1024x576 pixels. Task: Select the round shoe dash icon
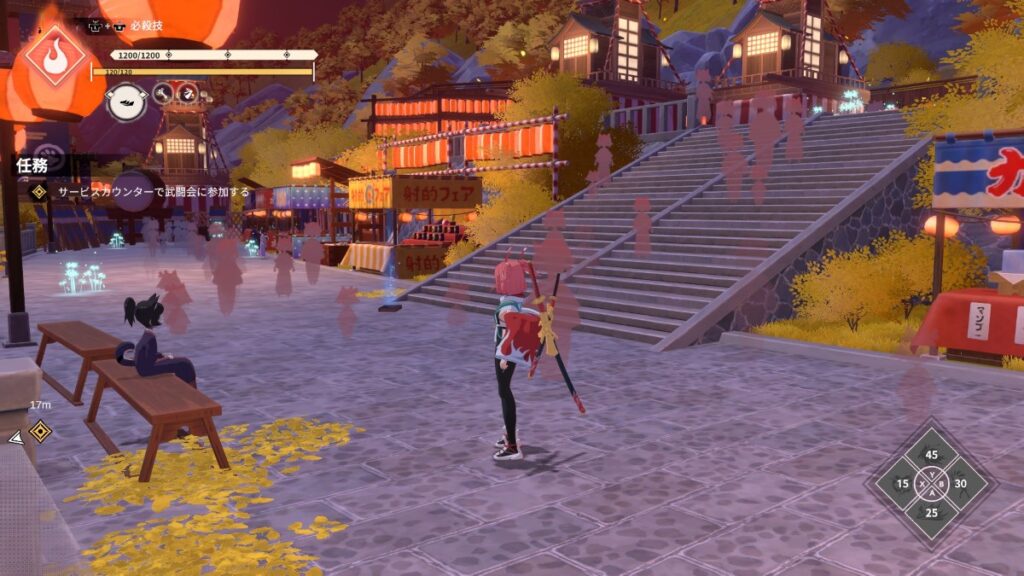click(x=127, y=102)
